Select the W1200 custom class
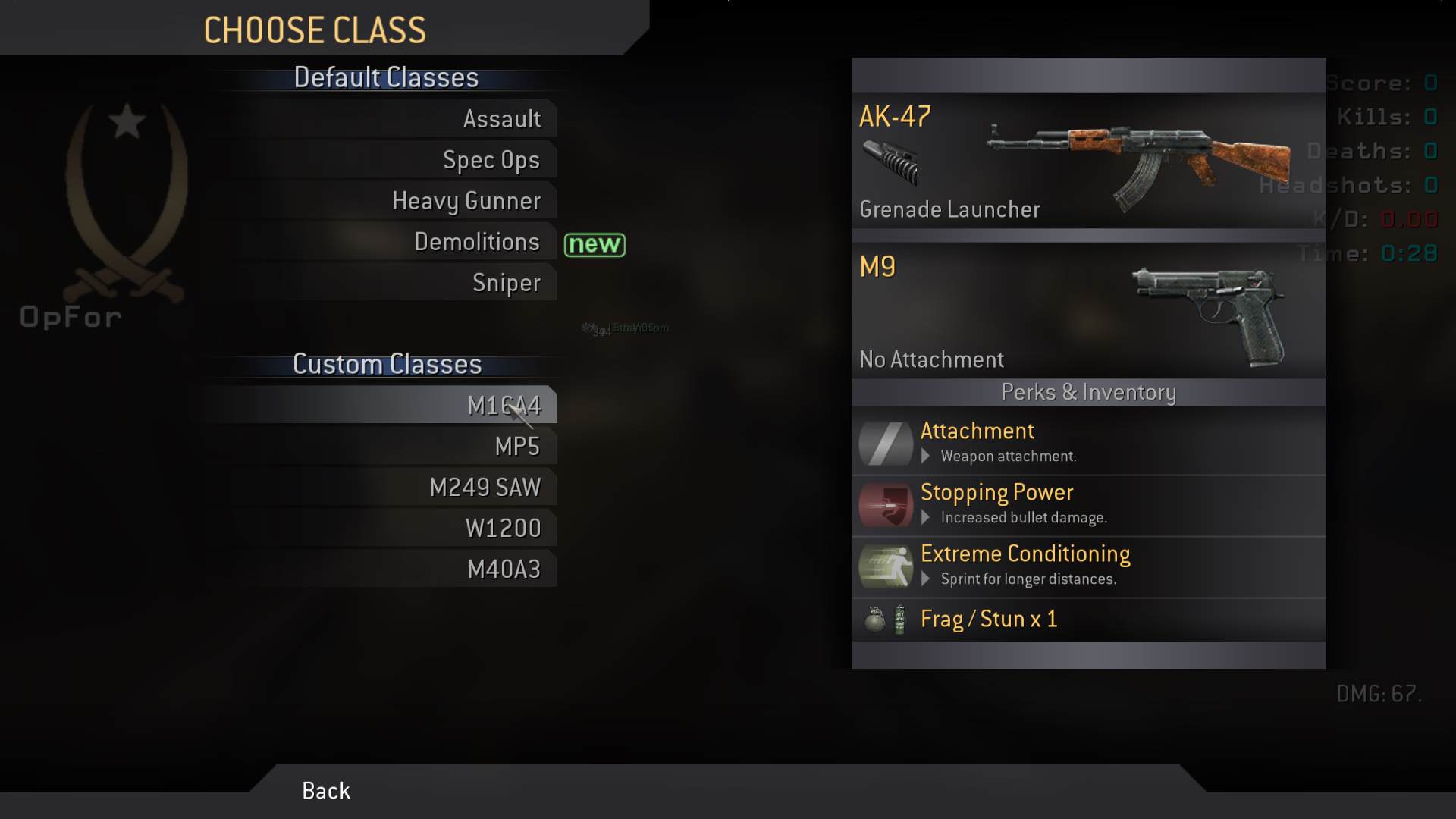The width and height of the screenshot is (1456, 819). pos(503,529)
